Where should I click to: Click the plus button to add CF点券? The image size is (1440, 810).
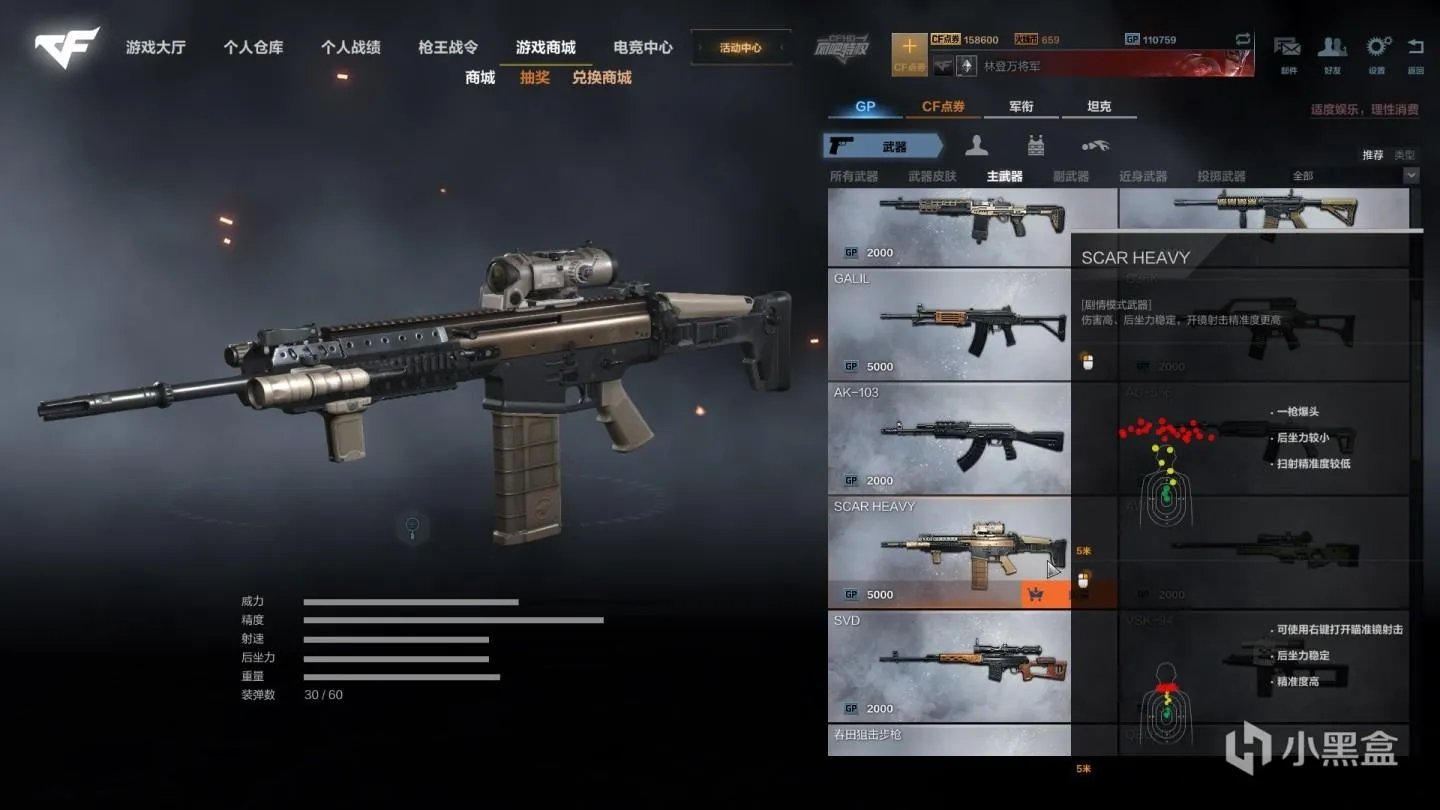909,47
